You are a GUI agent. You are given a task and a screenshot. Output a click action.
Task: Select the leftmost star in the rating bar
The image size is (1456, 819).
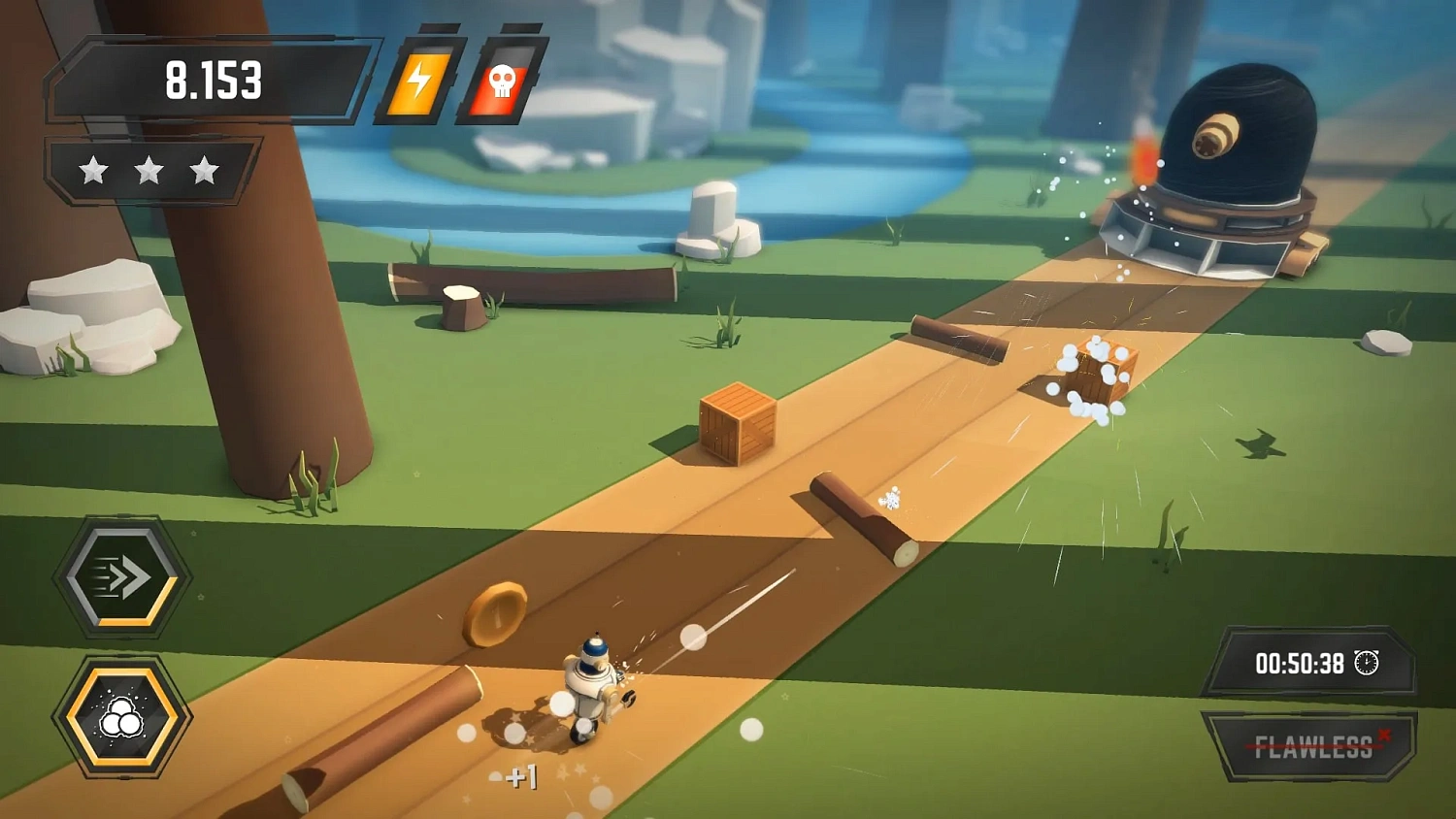(95, 168)
